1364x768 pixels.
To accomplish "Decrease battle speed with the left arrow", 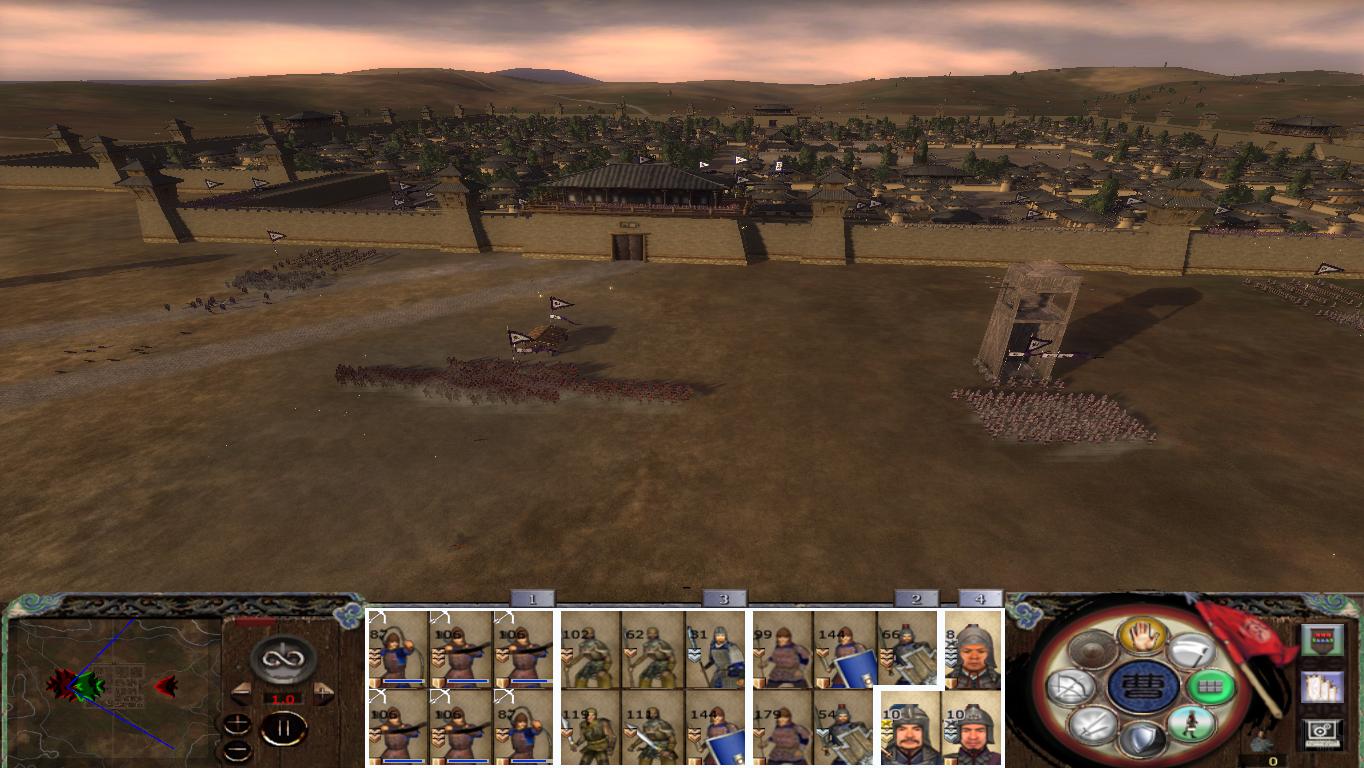I will pos(241,693).
